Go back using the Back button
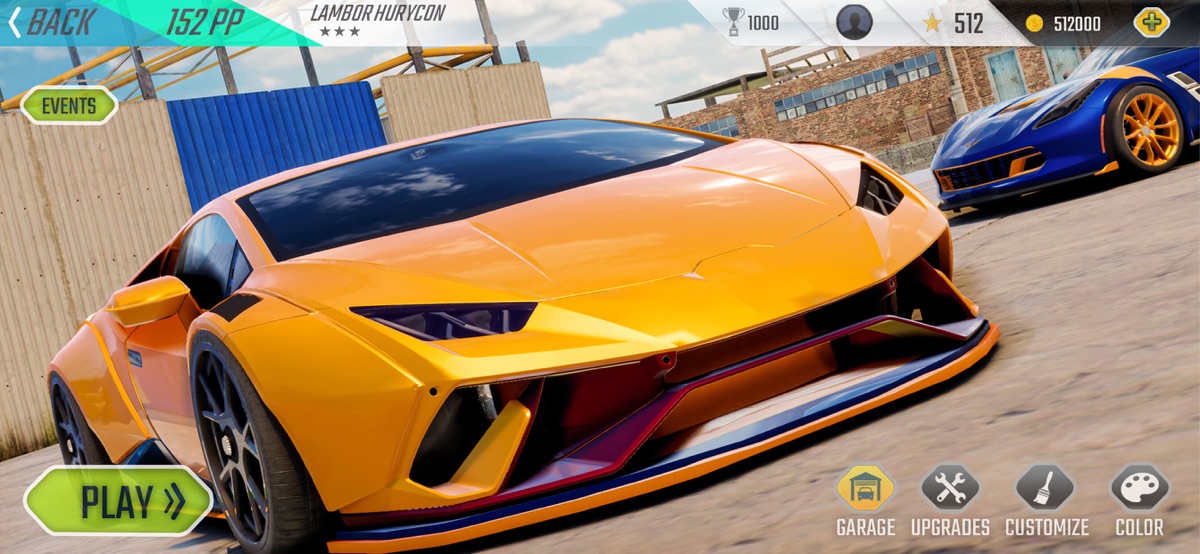Viewport: 1200px width, 554px height. (x=52, y=22)
